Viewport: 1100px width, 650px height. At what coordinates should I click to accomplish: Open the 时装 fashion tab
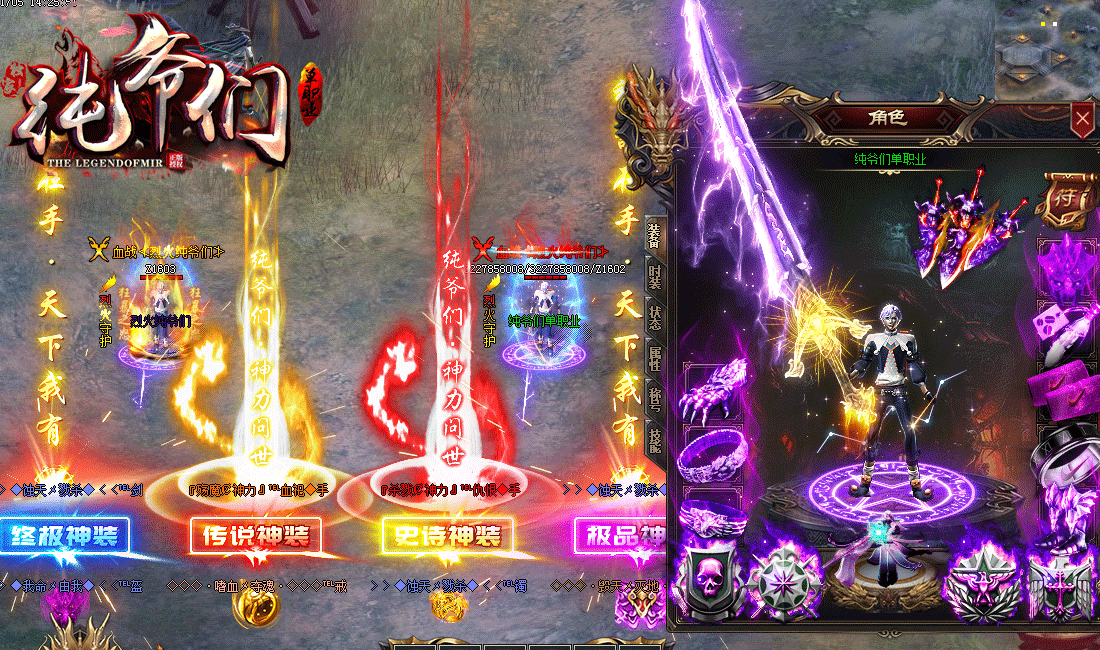pyautogui.click(x=654, y=277)
